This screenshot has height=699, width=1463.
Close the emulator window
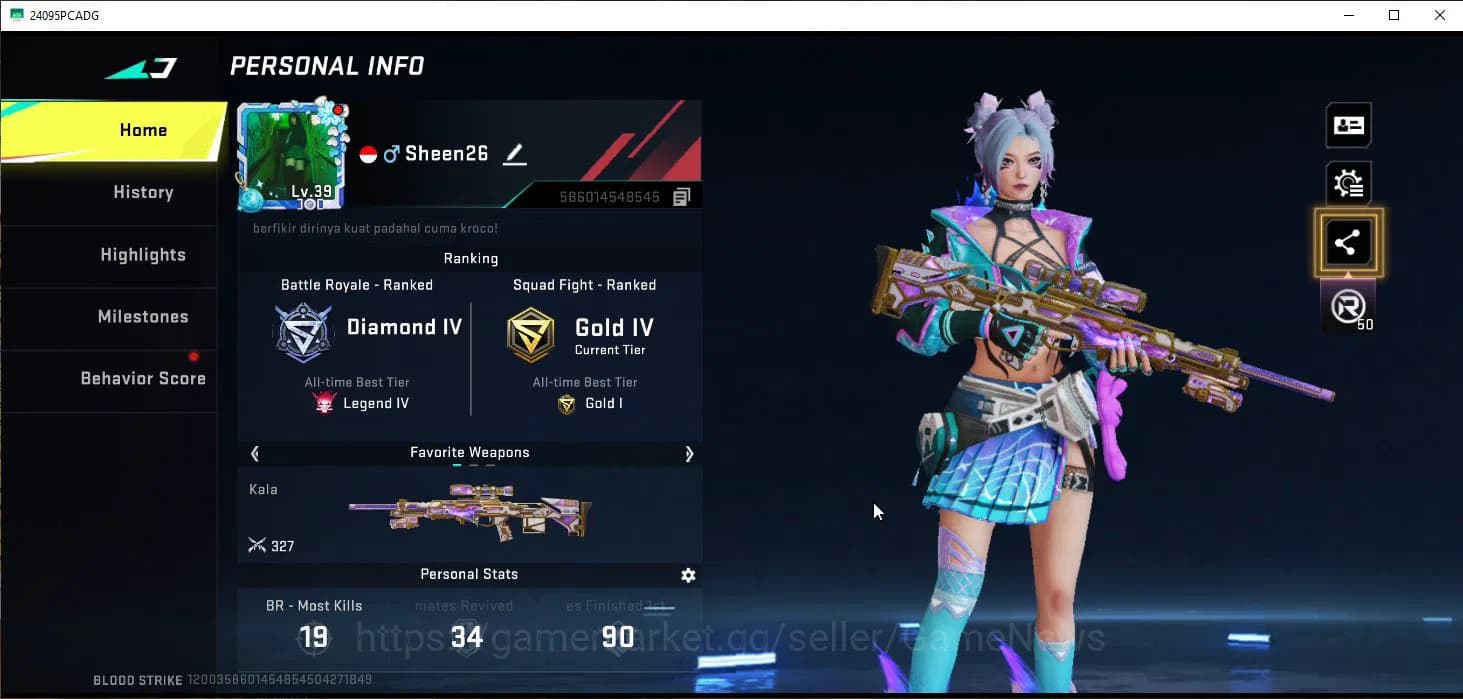click(1440, 15)
